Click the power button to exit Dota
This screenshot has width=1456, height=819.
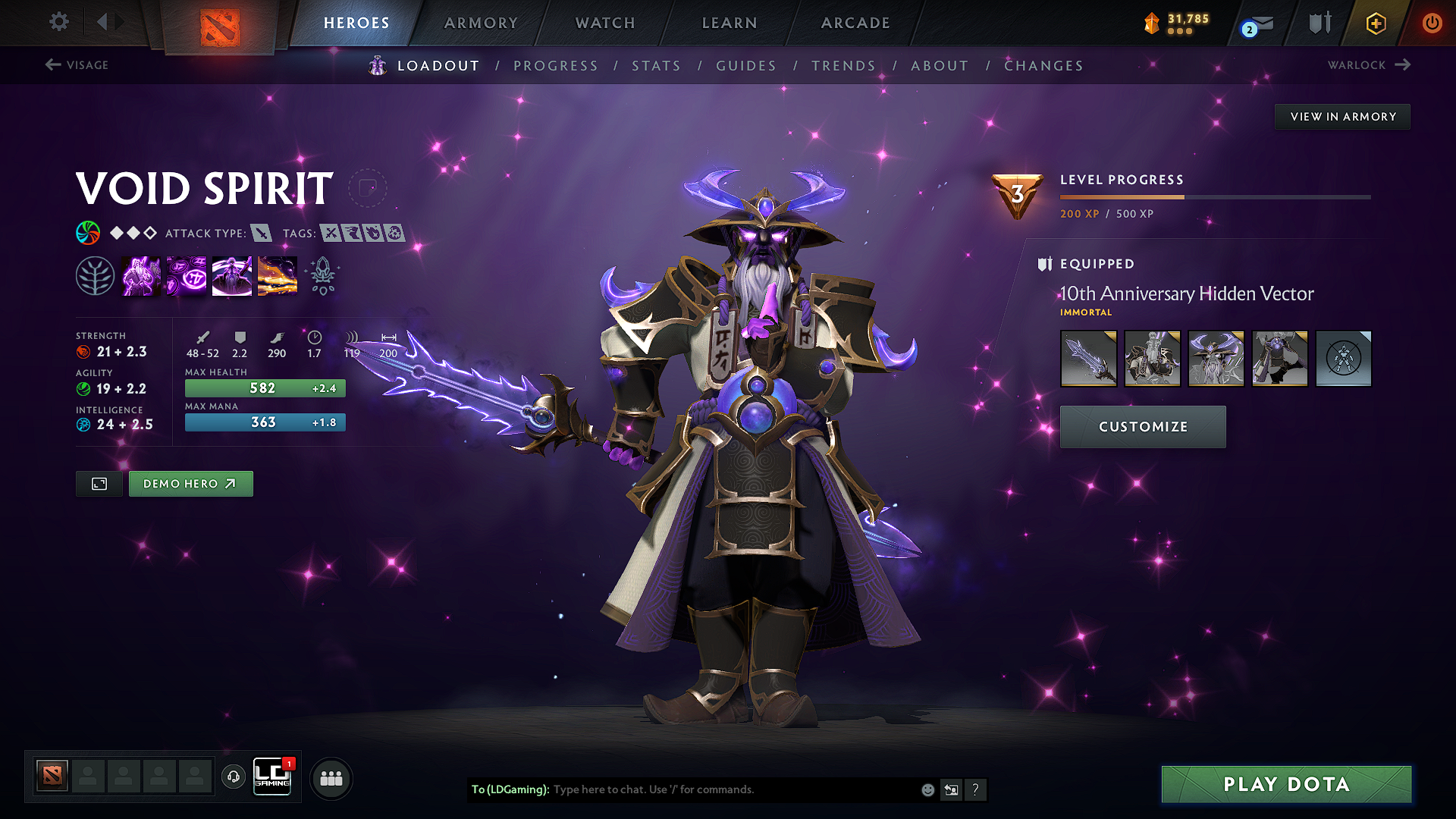(x=1432, y=23)
